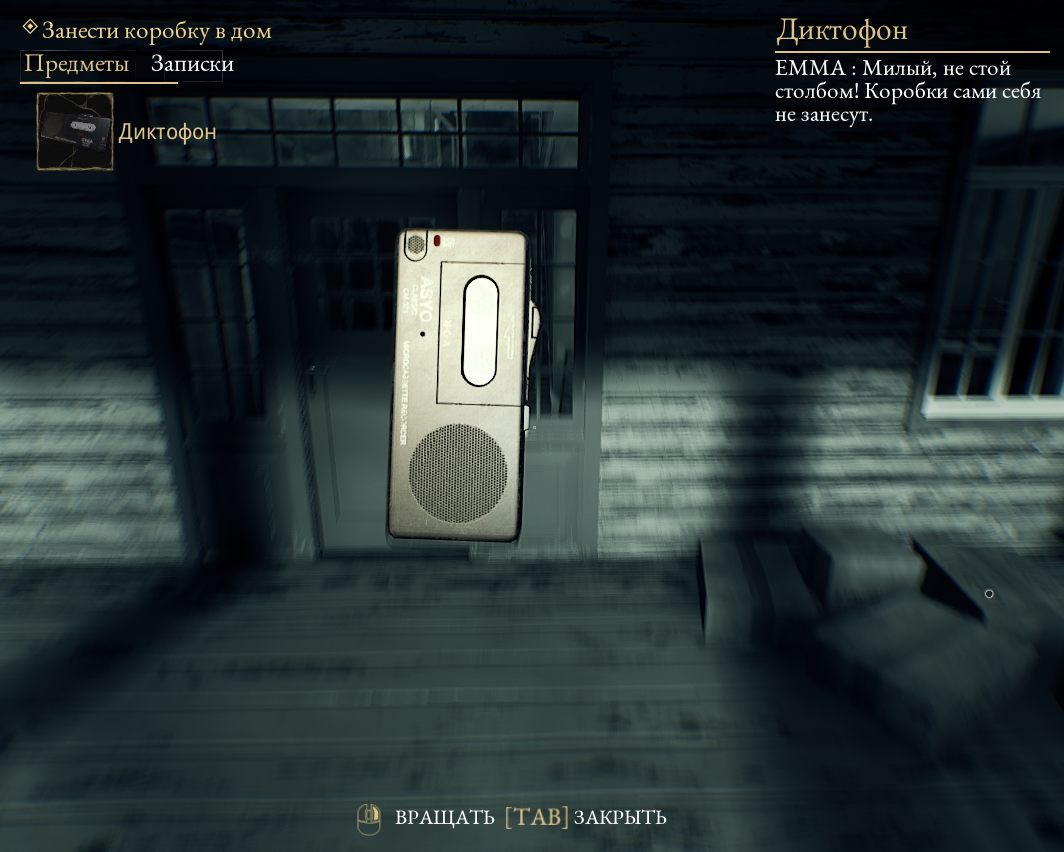The image size is (1064, 852).
Task: Click the Закрыть label to close inventory
Action: coord(619,818)
